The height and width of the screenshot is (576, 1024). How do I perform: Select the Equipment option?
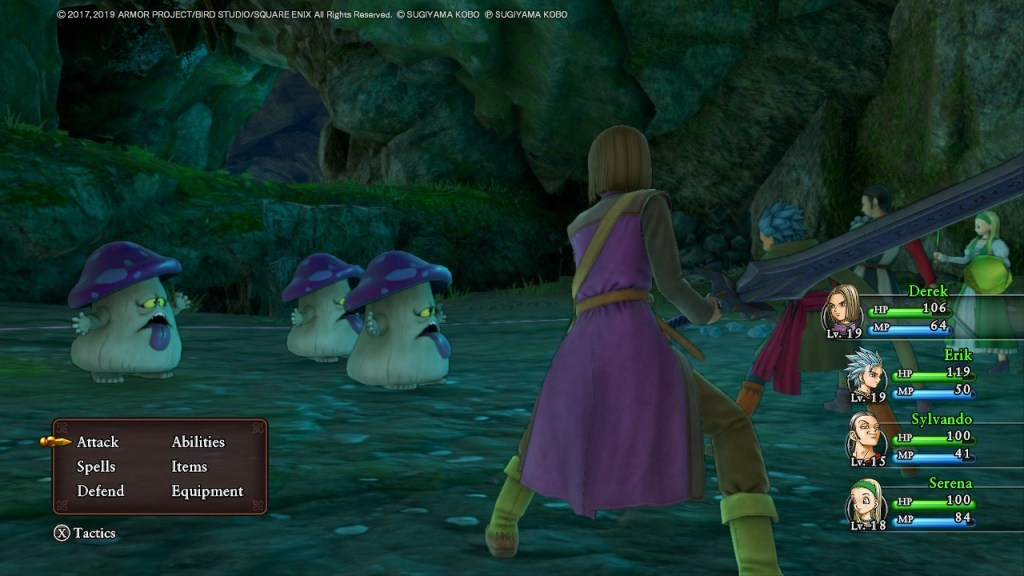[207, 491]
